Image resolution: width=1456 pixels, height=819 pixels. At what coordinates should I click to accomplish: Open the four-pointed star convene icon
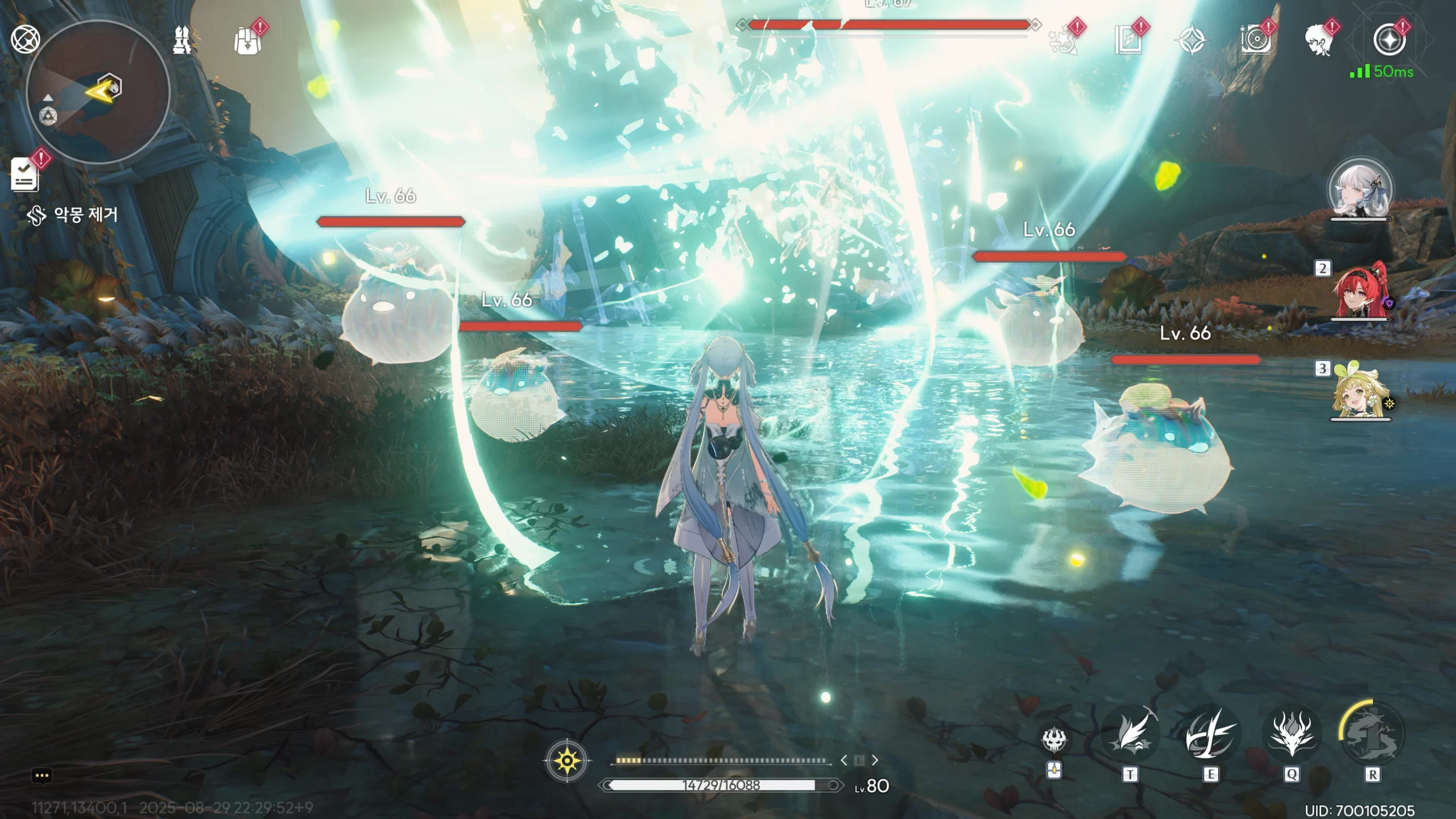pos(1192,41)
